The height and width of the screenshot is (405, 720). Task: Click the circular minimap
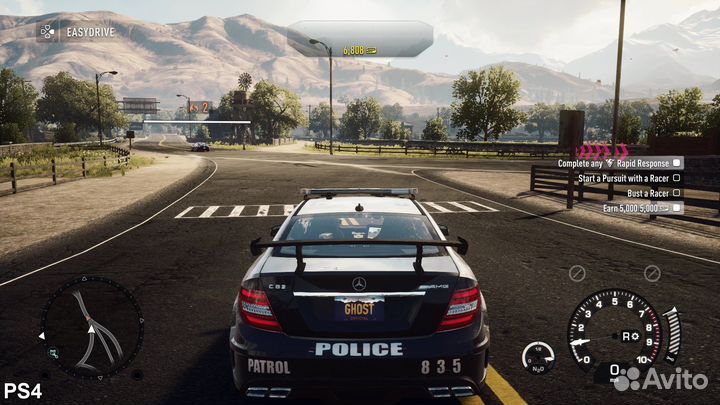pyautogui.click(x=91, y=327)
